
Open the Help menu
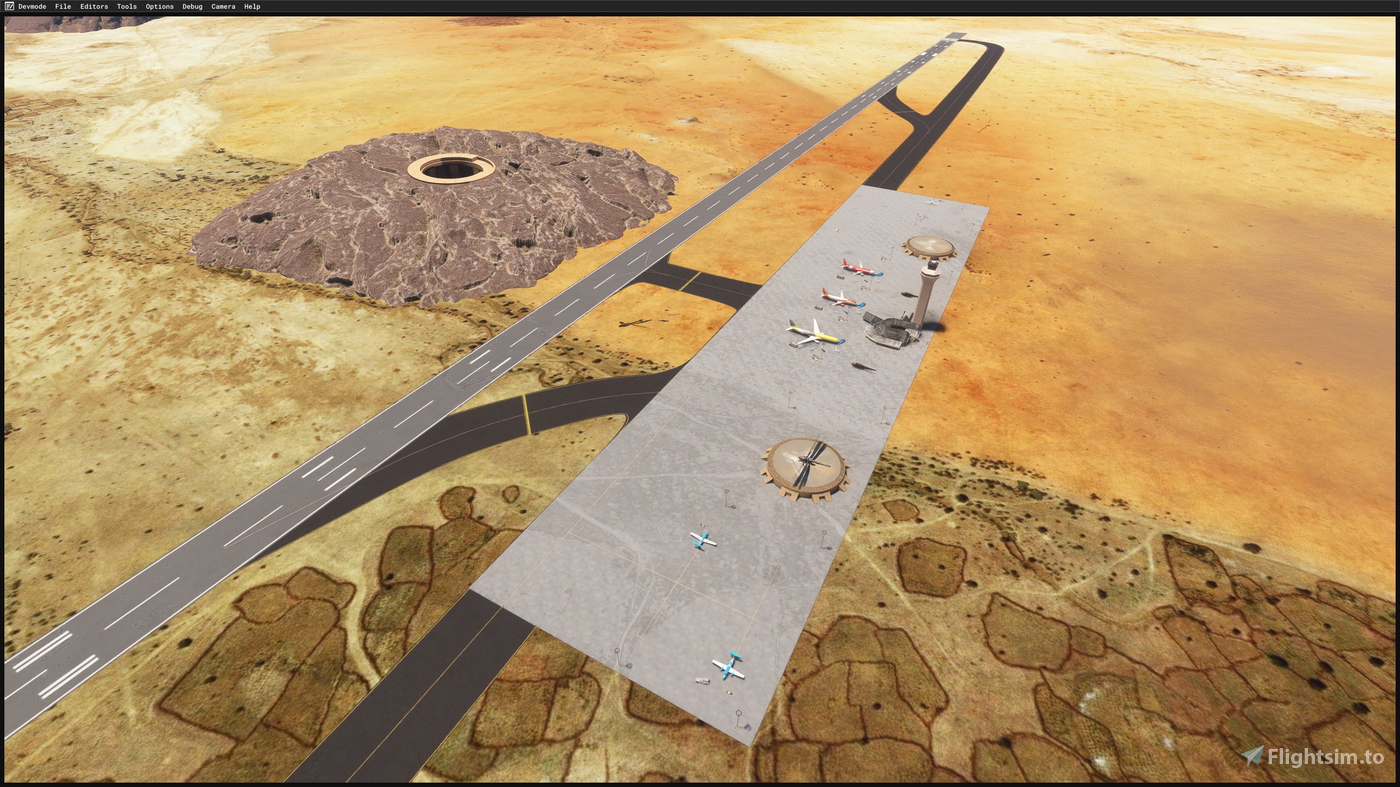point(250,5)
